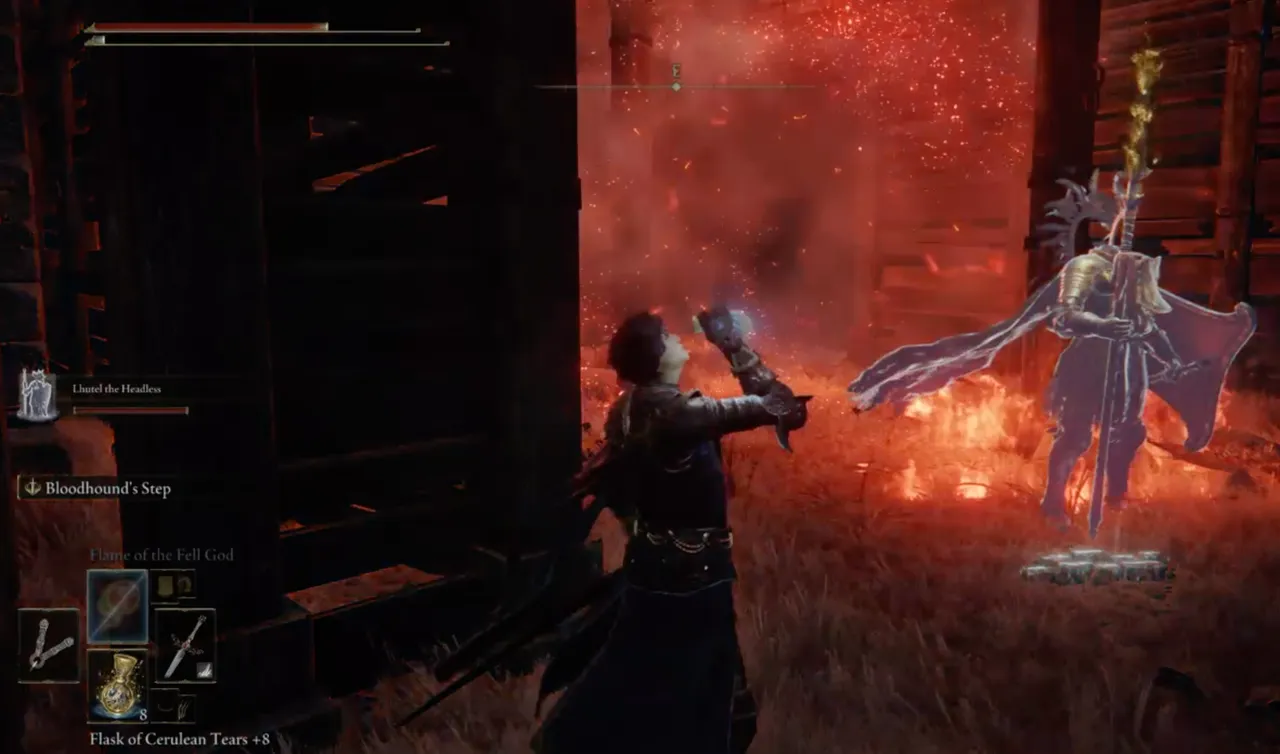Viewport: 1280px width, 754px height.
Task: Choose the flail in the left-hand armament slot
Action: coord(48,645)
